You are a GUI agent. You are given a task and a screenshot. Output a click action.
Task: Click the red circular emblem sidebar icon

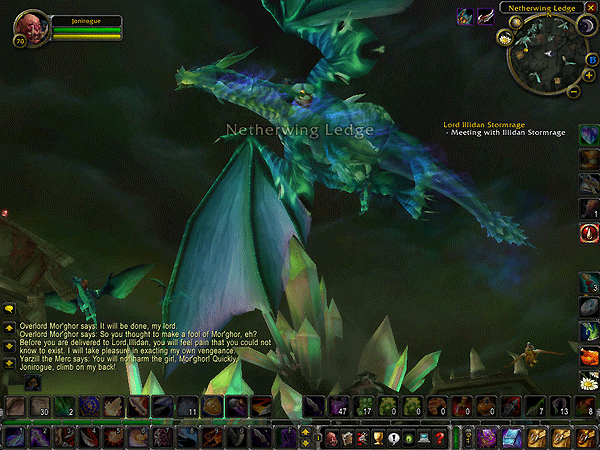[x=588, y=233]
